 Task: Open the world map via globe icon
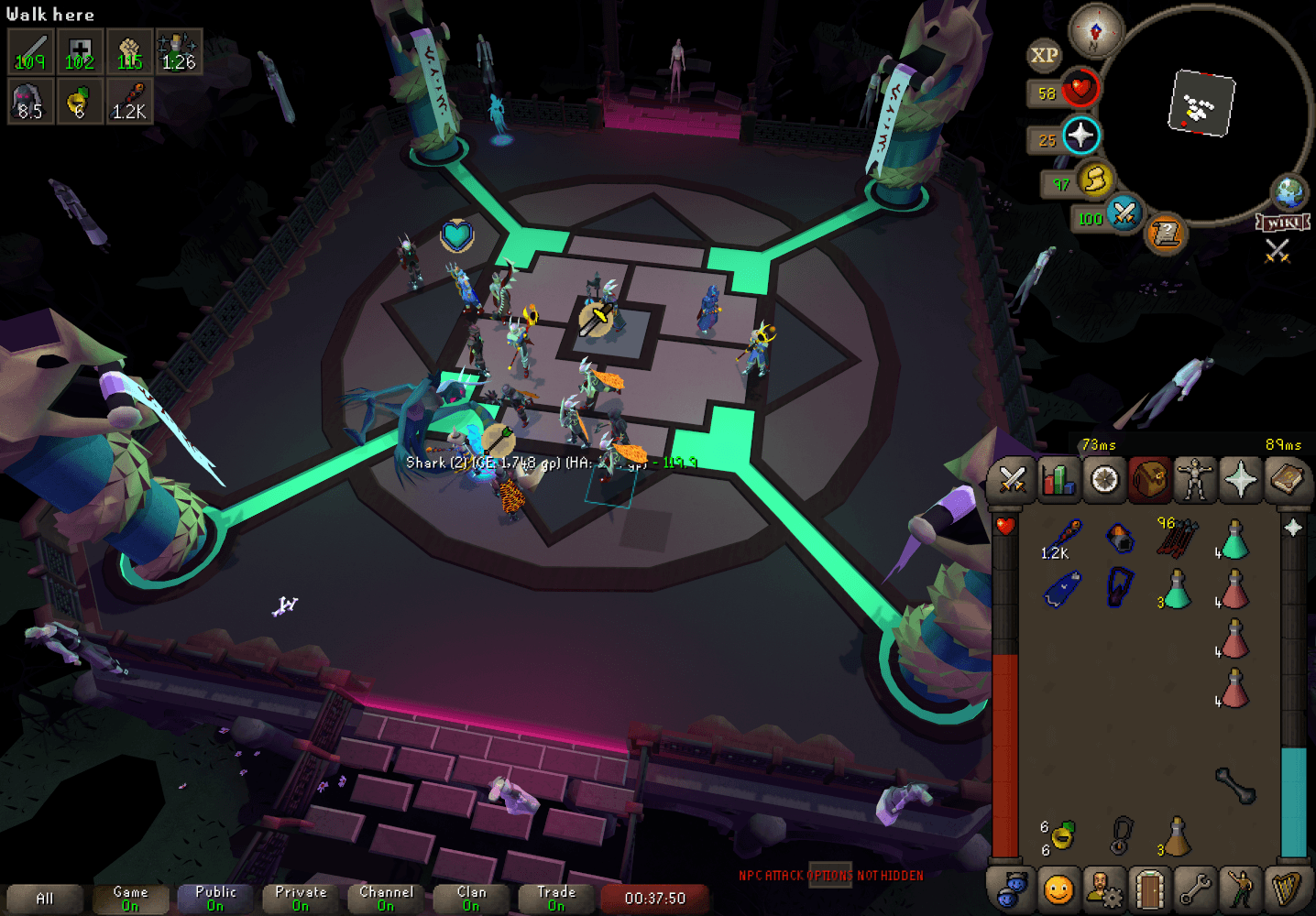pos(1290,193)
